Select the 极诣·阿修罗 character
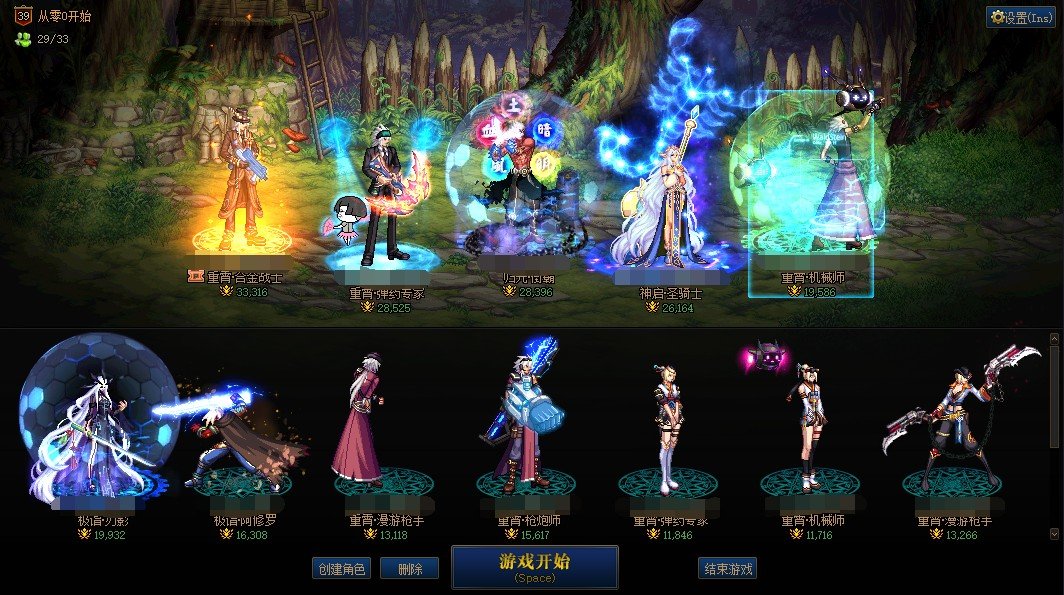The image size is (1064, 595). pyautogui.click(x=238, y=440)
